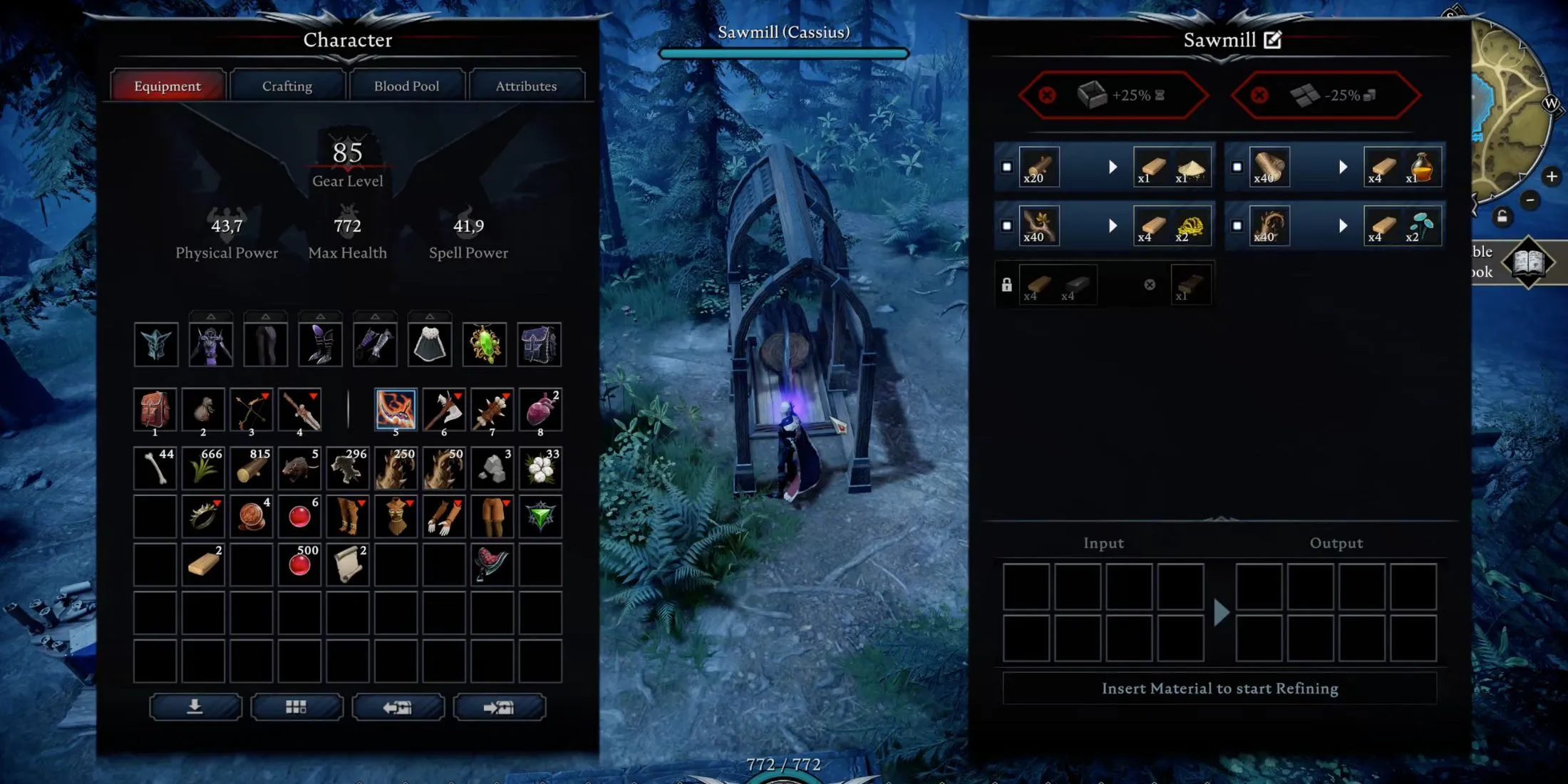The width and height of the screenshot is (1568, 784).
Task: Expand the slot above the gloves slot
Action: pyautogui.click(x=374, y=317)
